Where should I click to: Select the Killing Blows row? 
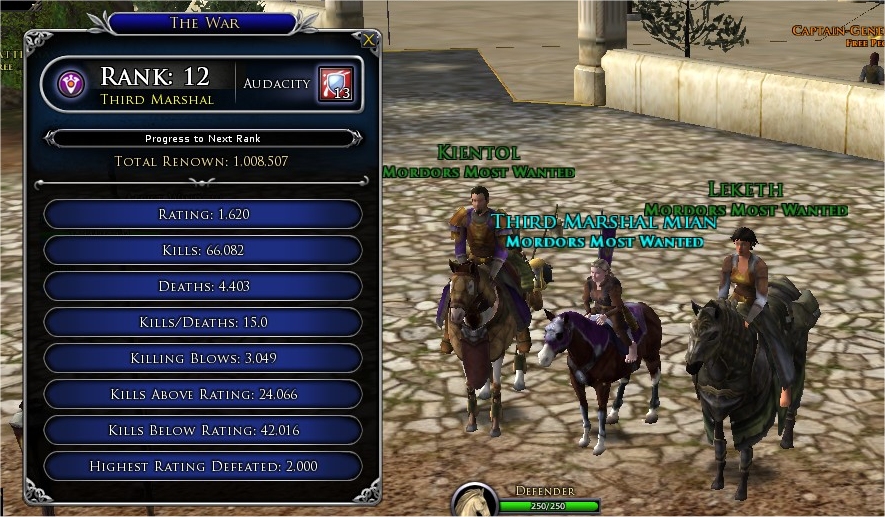tap(203, 358)
